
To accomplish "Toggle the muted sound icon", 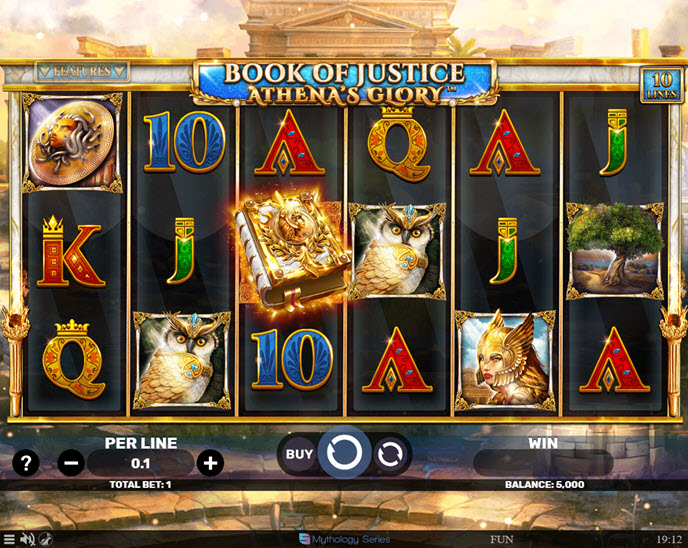I will tap(27, 540).
